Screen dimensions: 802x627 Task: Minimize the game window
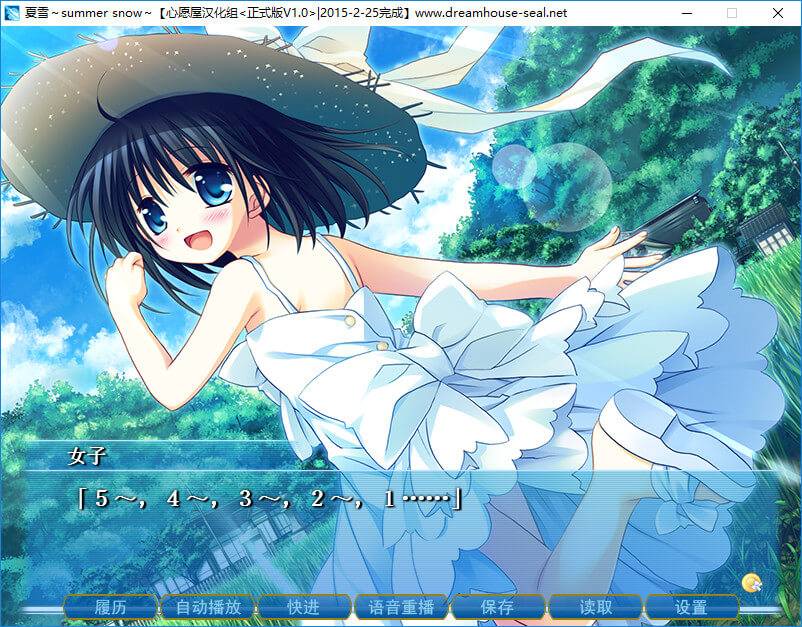pos(686,13)
